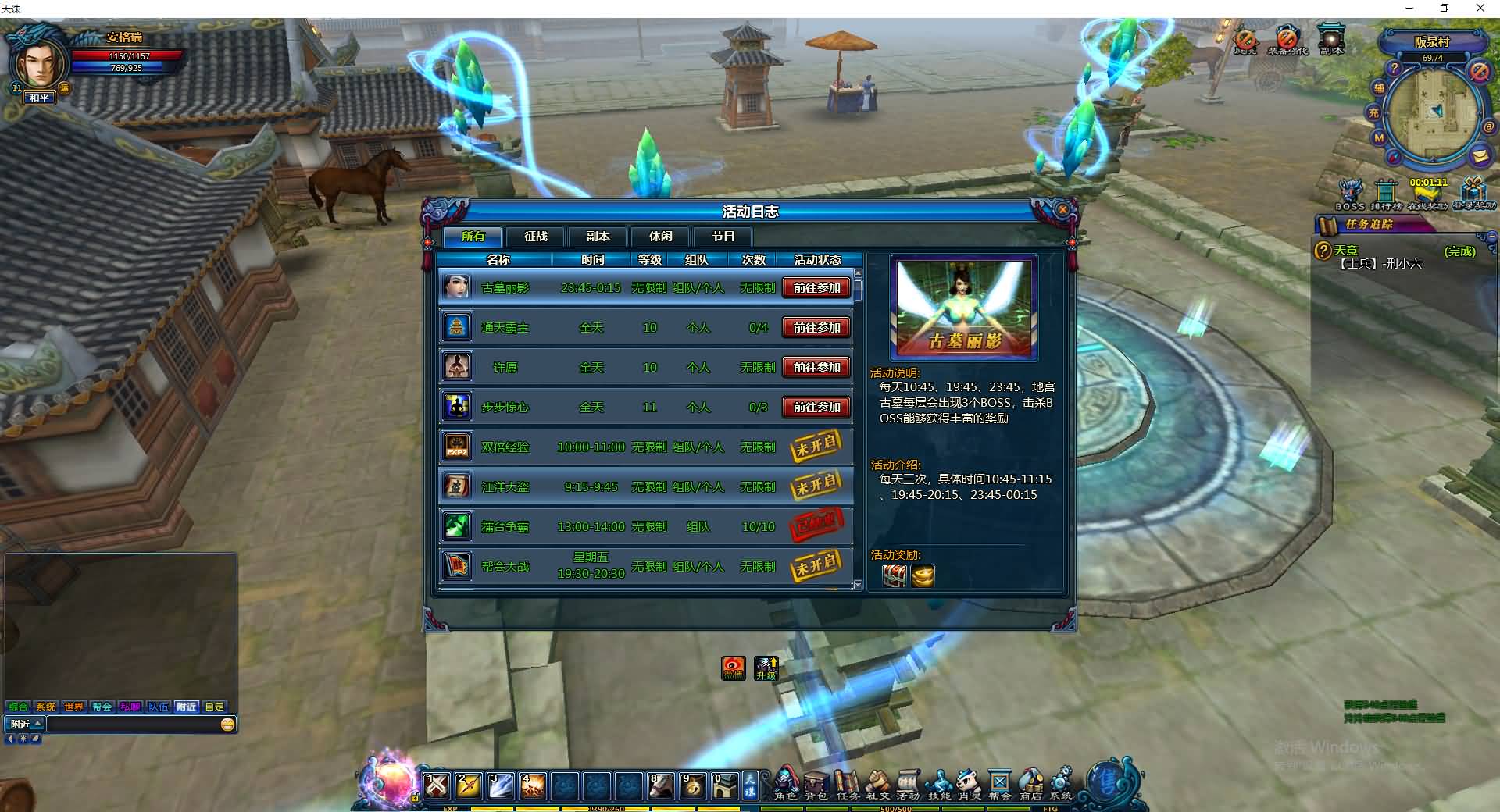Go to the 许愿 activity
The image size is (1500, 812).
[816, 368]
